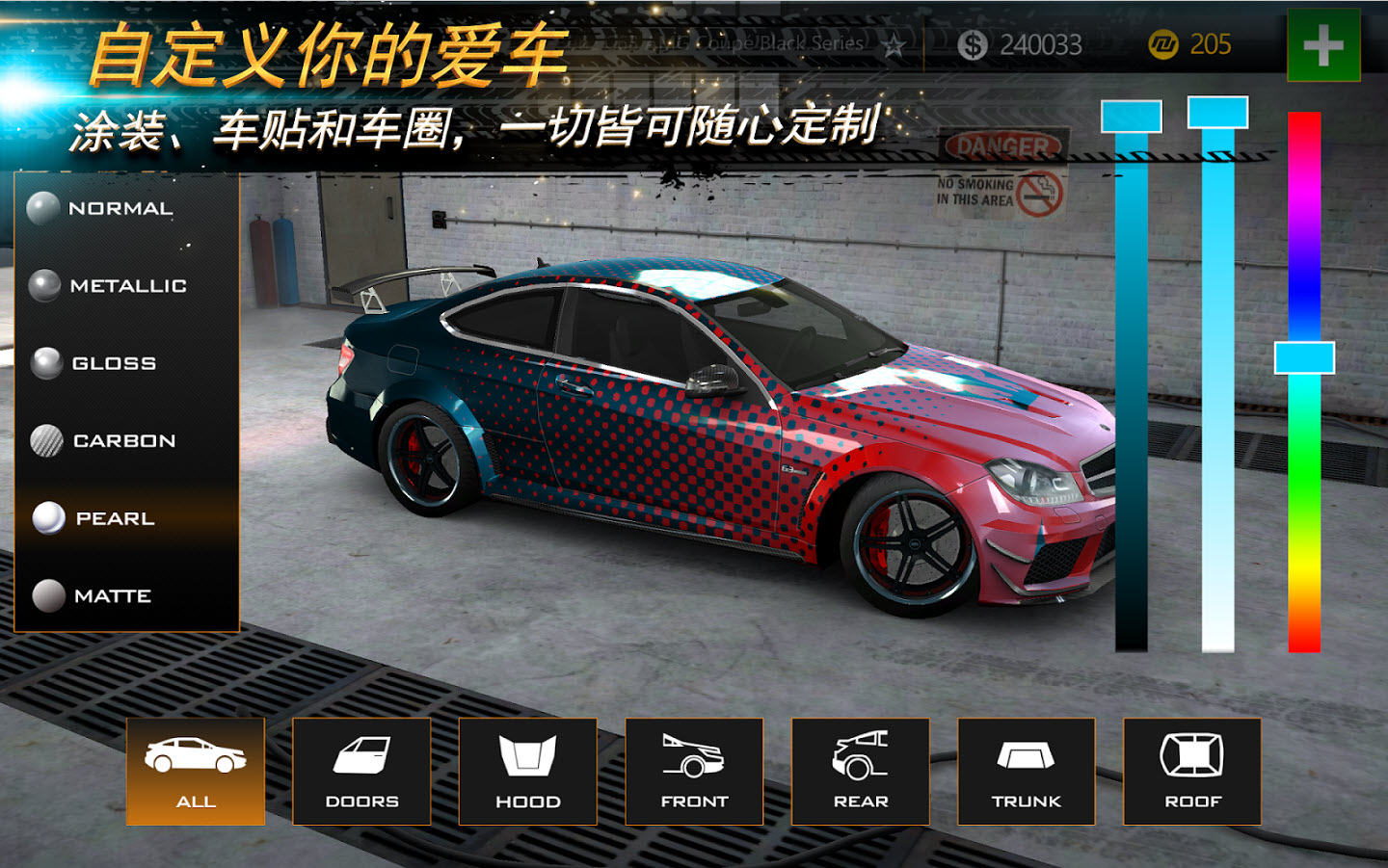Select the HOOD painting icon
Screen dimensions: 1388x868
point(527,771)
